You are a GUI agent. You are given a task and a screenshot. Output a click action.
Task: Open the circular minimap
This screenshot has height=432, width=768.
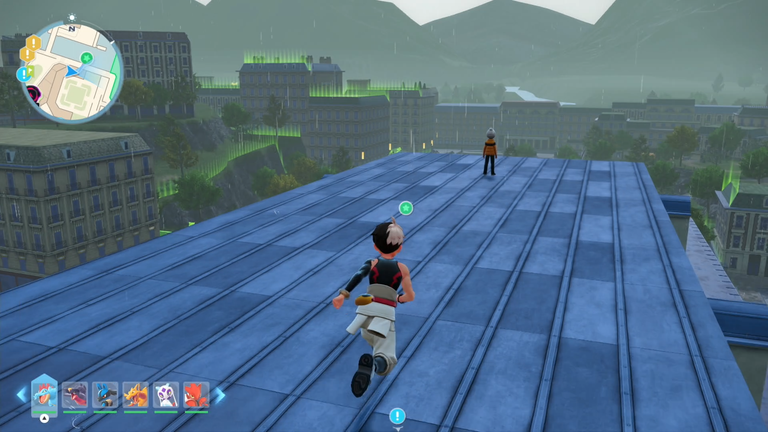pos(71,71)
